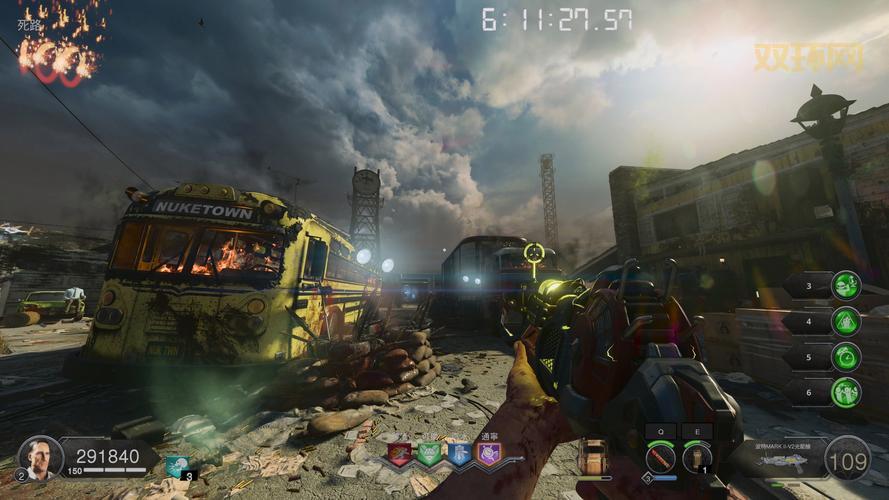Use the red tactical equipment icon
889x500 pixels.
(x=660, y=458)
